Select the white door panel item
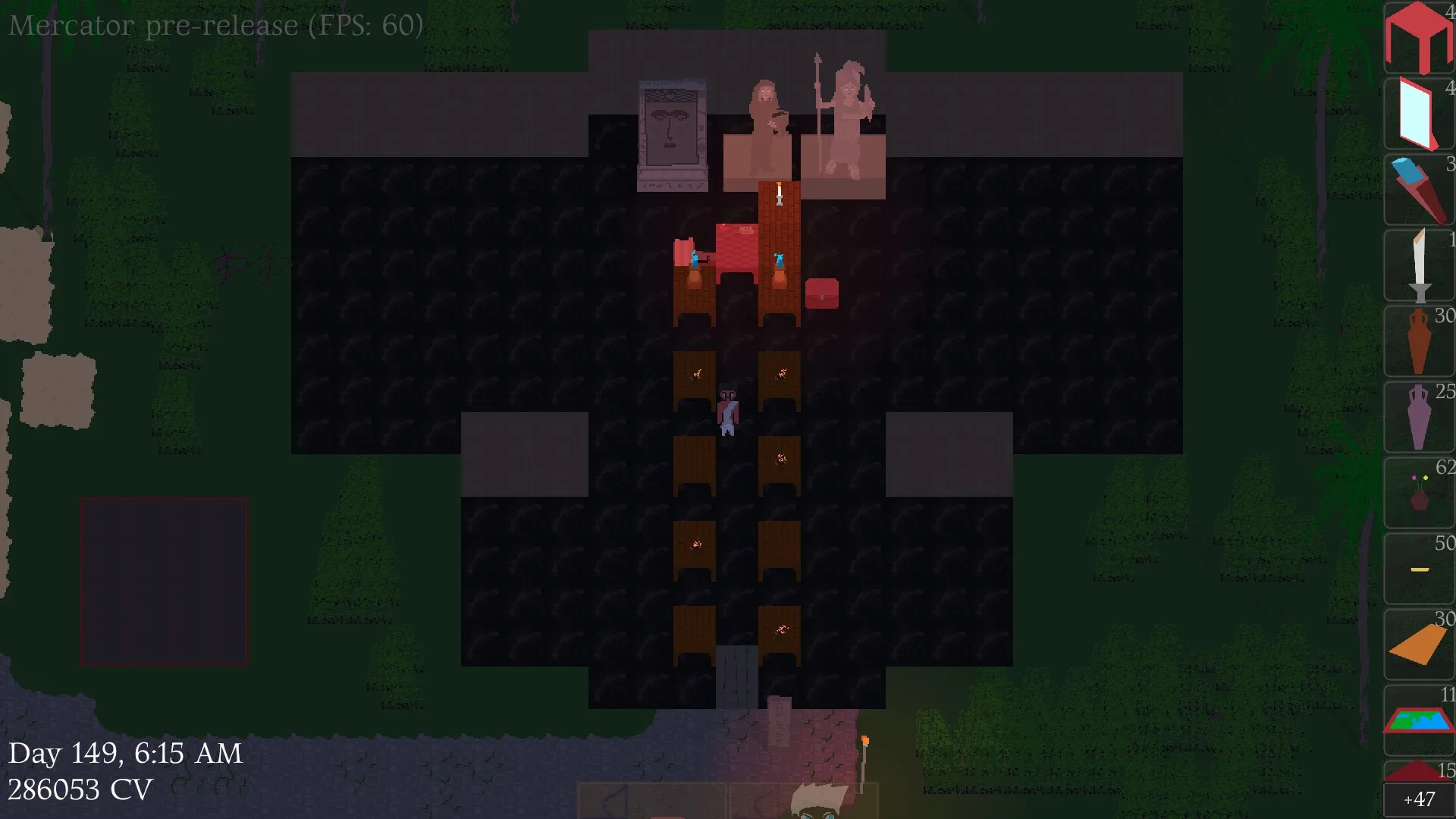The width and height of the screenshot is (1456, 819). (x=1418, y=114)
